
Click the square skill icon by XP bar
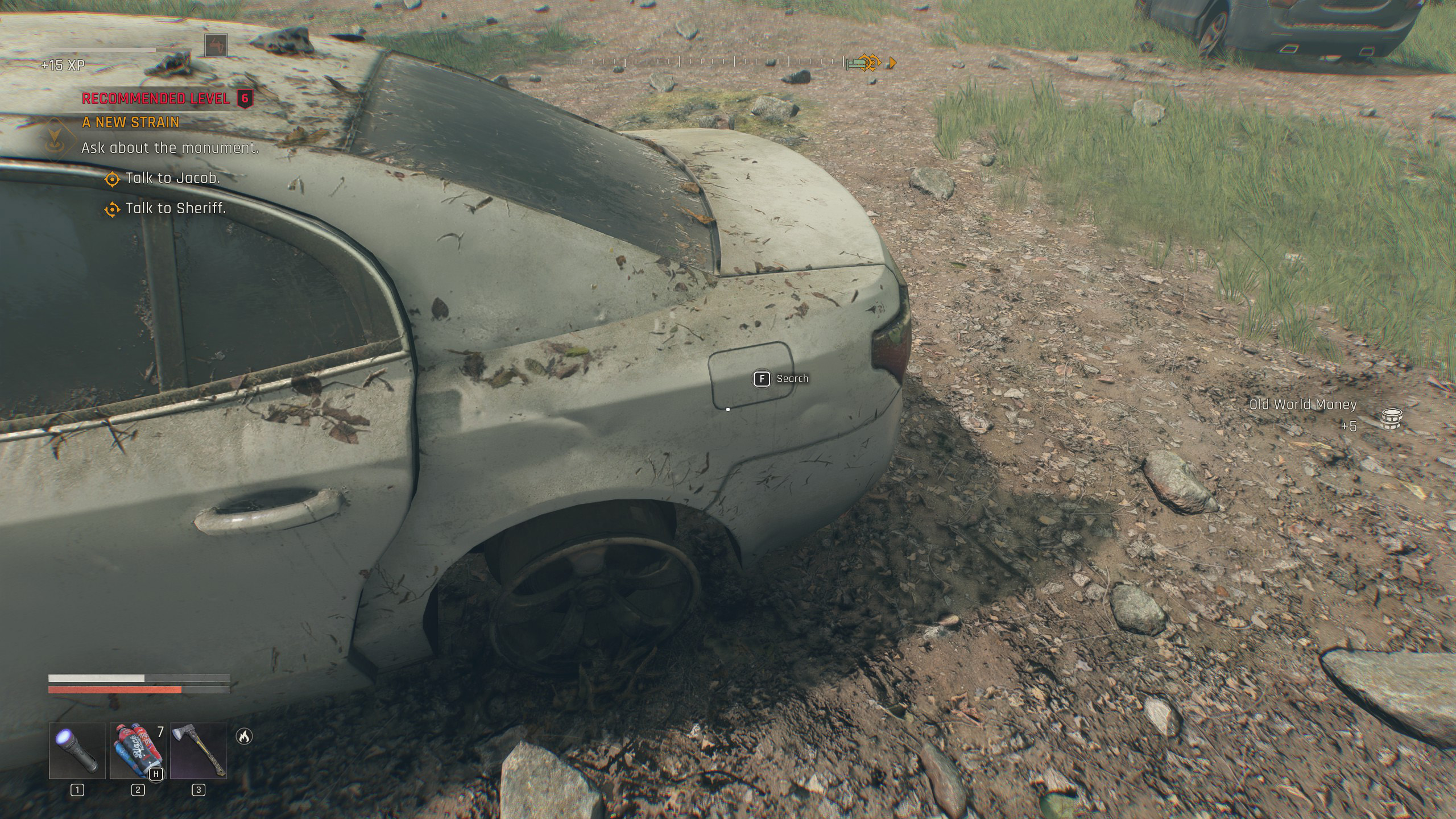point(216,45)
